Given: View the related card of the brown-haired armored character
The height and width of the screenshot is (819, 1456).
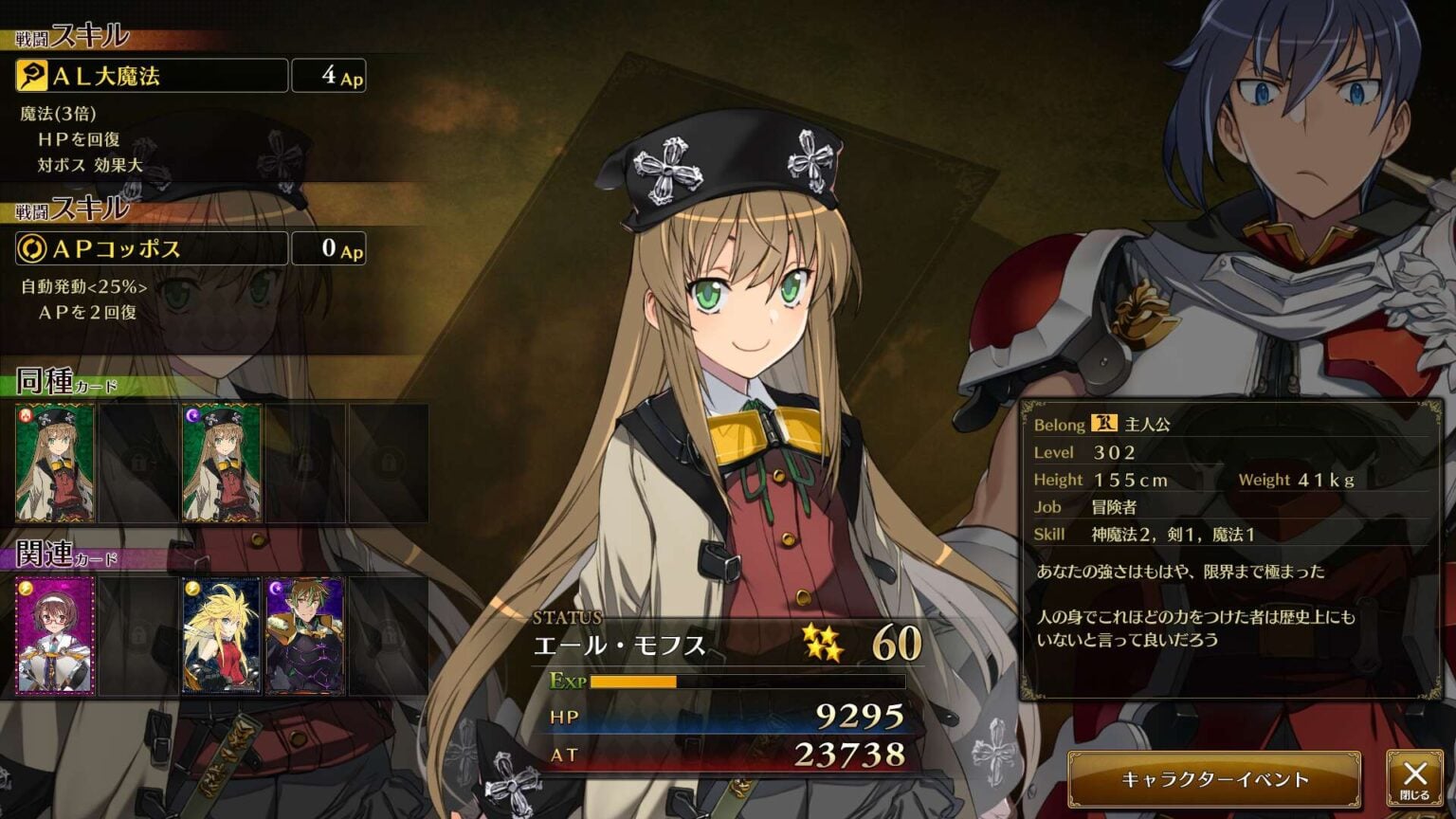Looking at the screenshot, I should pos(304,636).
